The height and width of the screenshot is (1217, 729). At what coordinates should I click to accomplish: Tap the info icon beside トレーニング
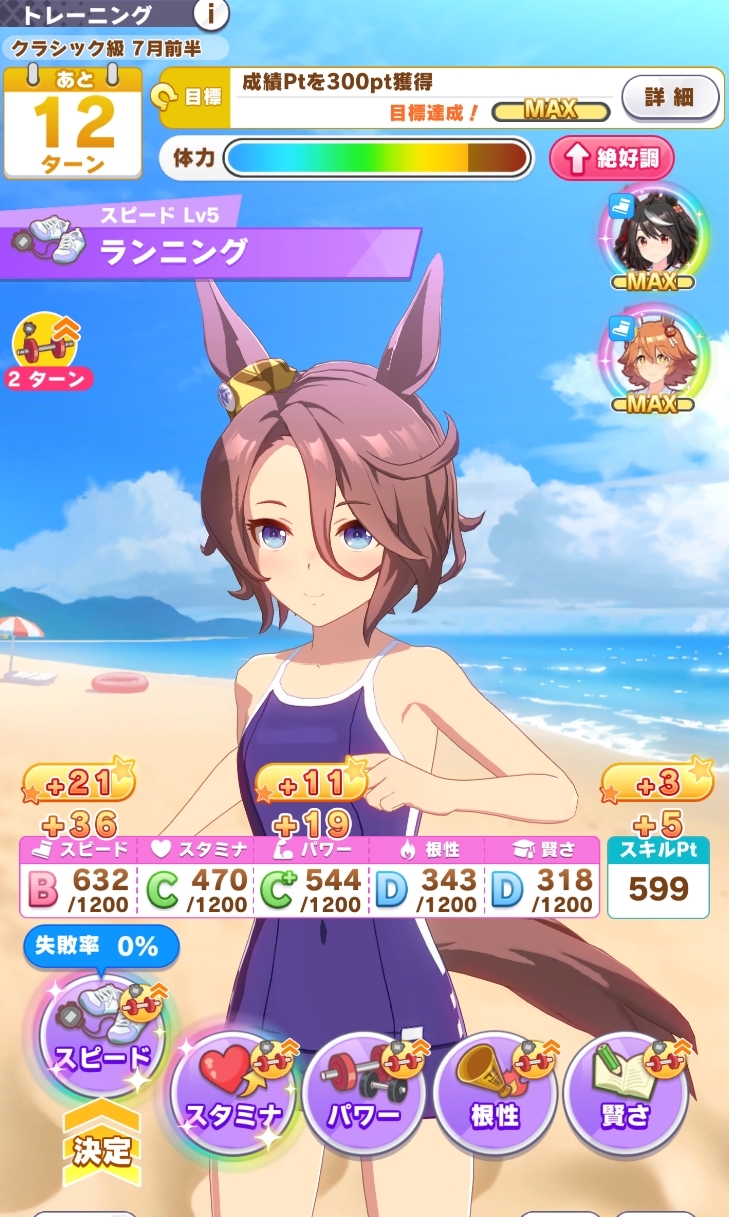tap(211, 14)
